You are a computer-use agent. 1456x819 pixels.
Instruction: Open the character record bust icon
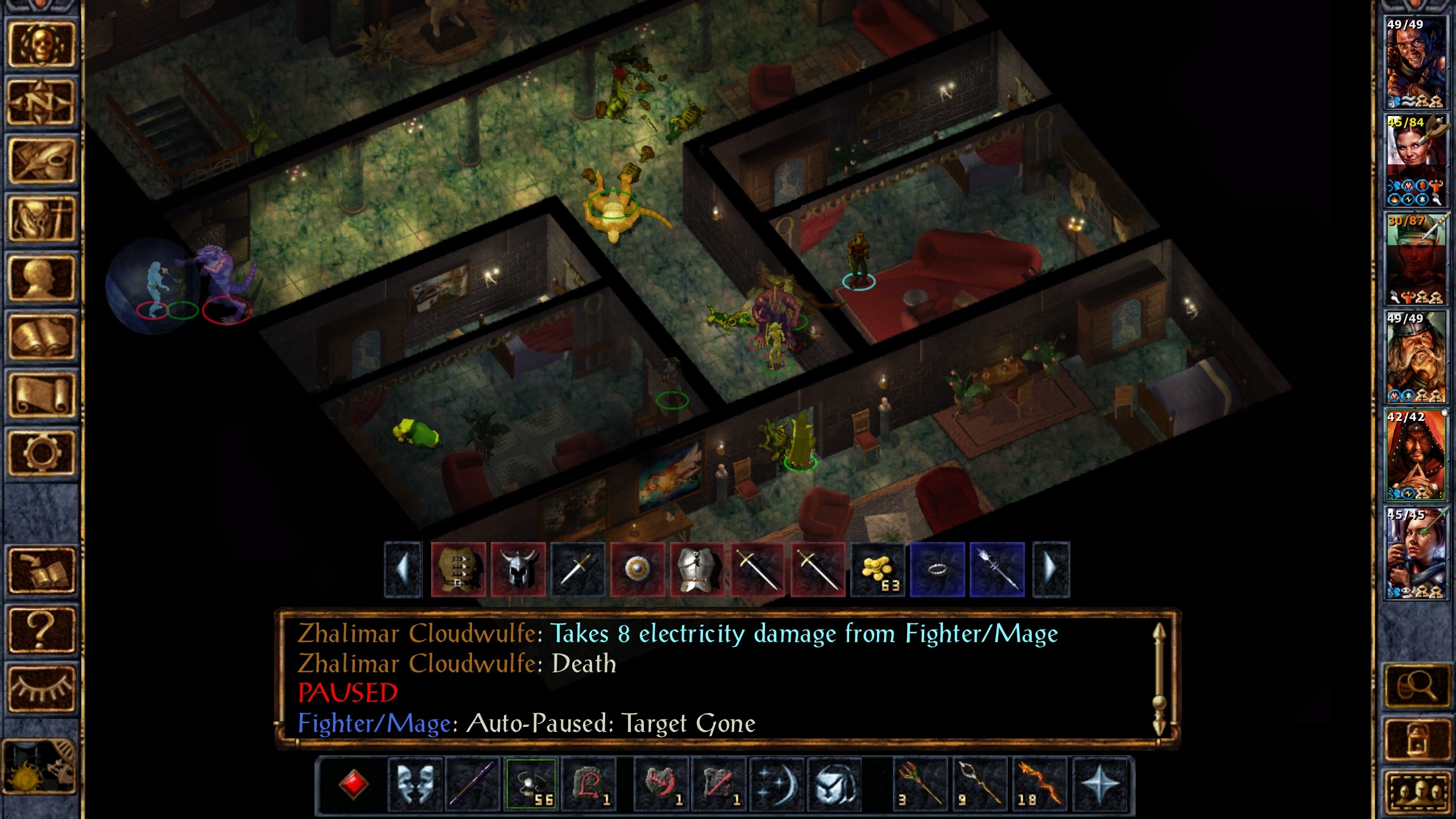pos(40,278)
